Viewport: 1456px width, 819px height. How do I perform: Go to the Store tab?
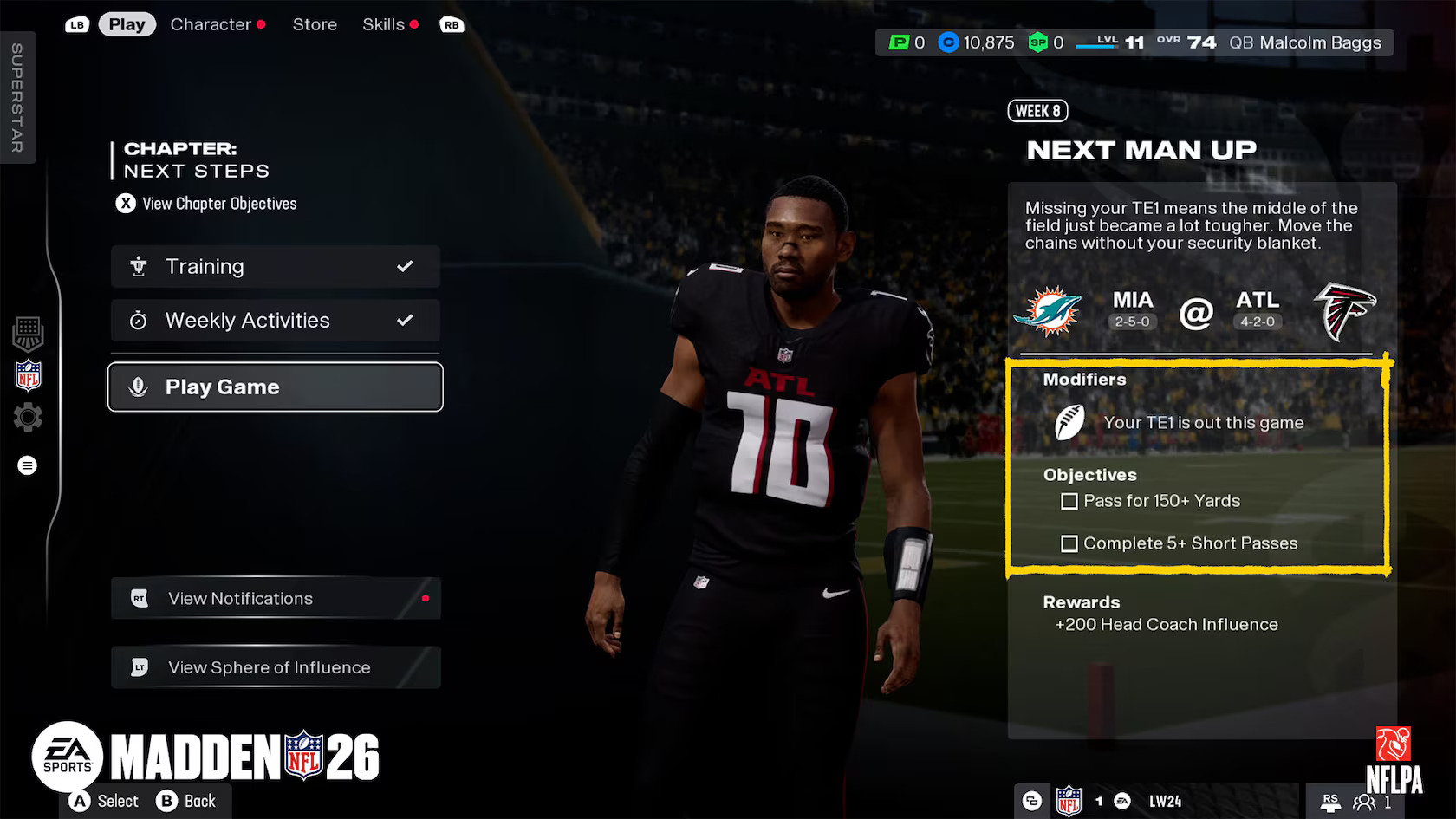click(315, 24)
